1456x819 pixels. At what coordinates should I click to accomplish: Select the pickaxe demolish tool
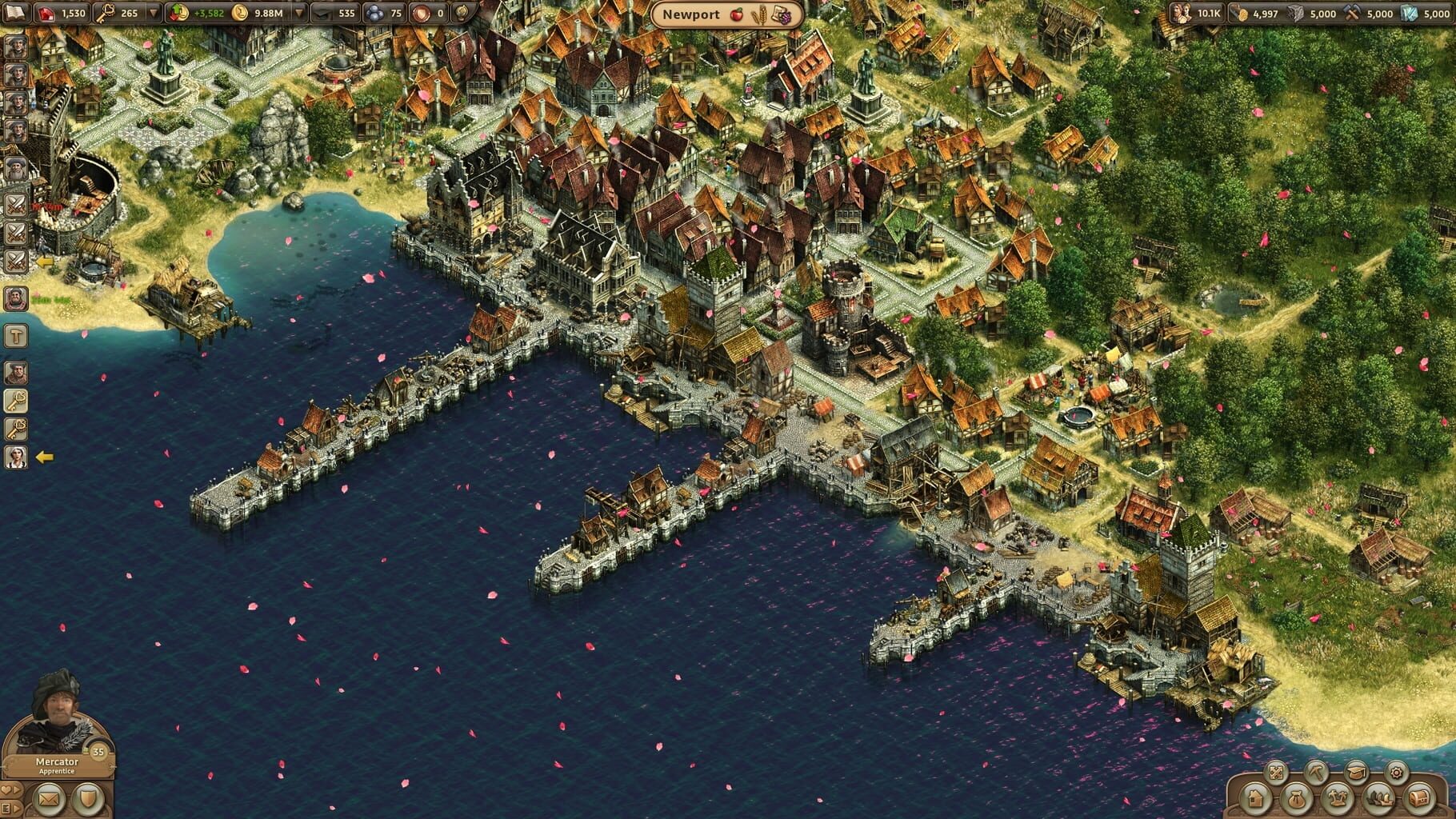[1318, 772]
